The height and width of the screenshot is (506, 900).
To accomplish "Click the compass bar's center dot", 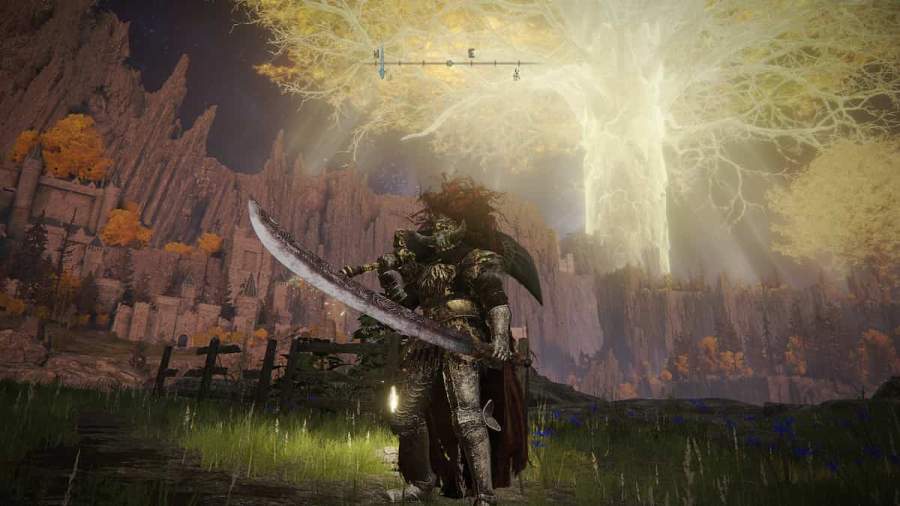I will (x=449, y=63).
